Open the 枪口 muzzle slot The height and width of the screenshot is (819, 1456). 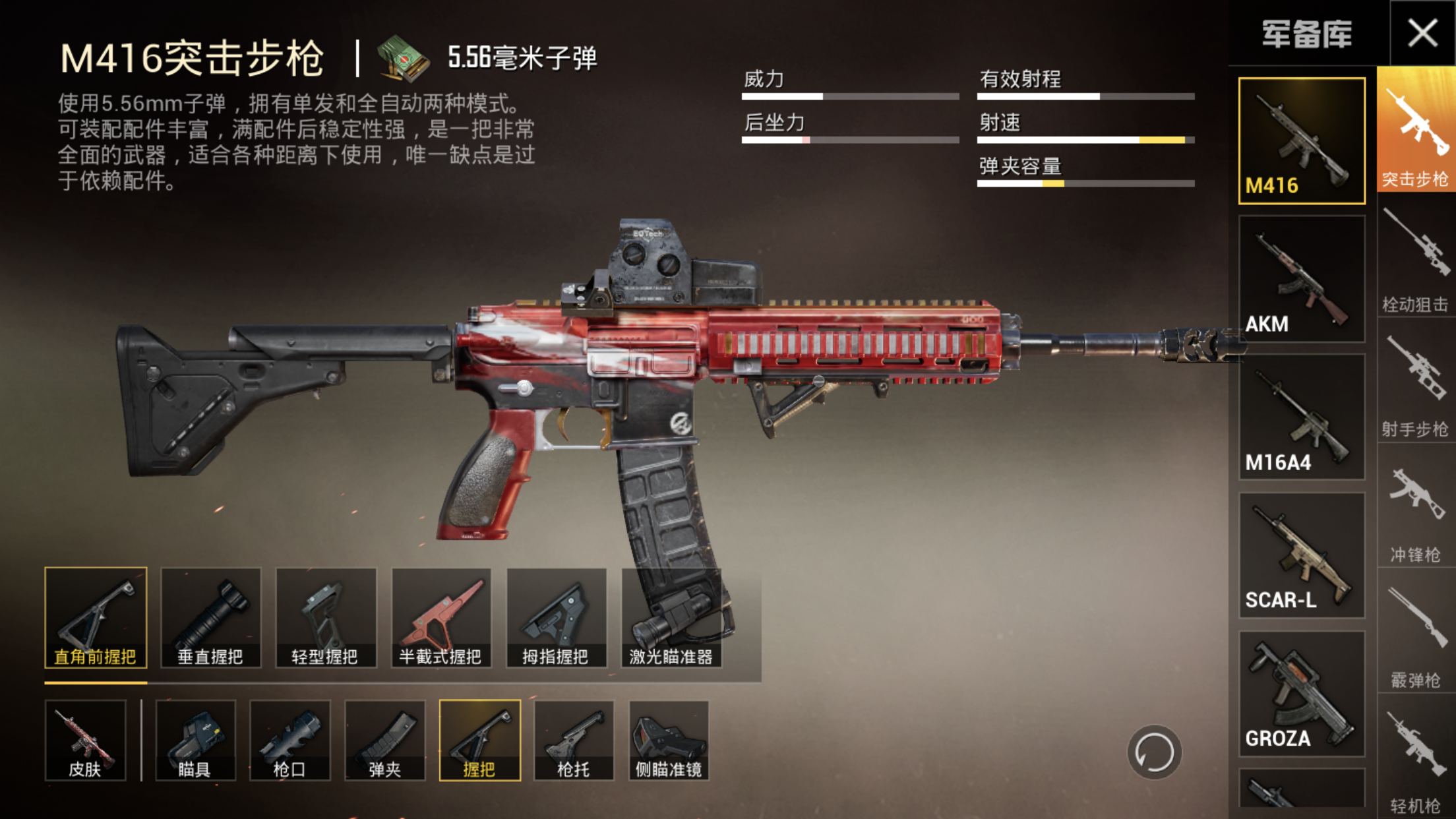point(289,741)
